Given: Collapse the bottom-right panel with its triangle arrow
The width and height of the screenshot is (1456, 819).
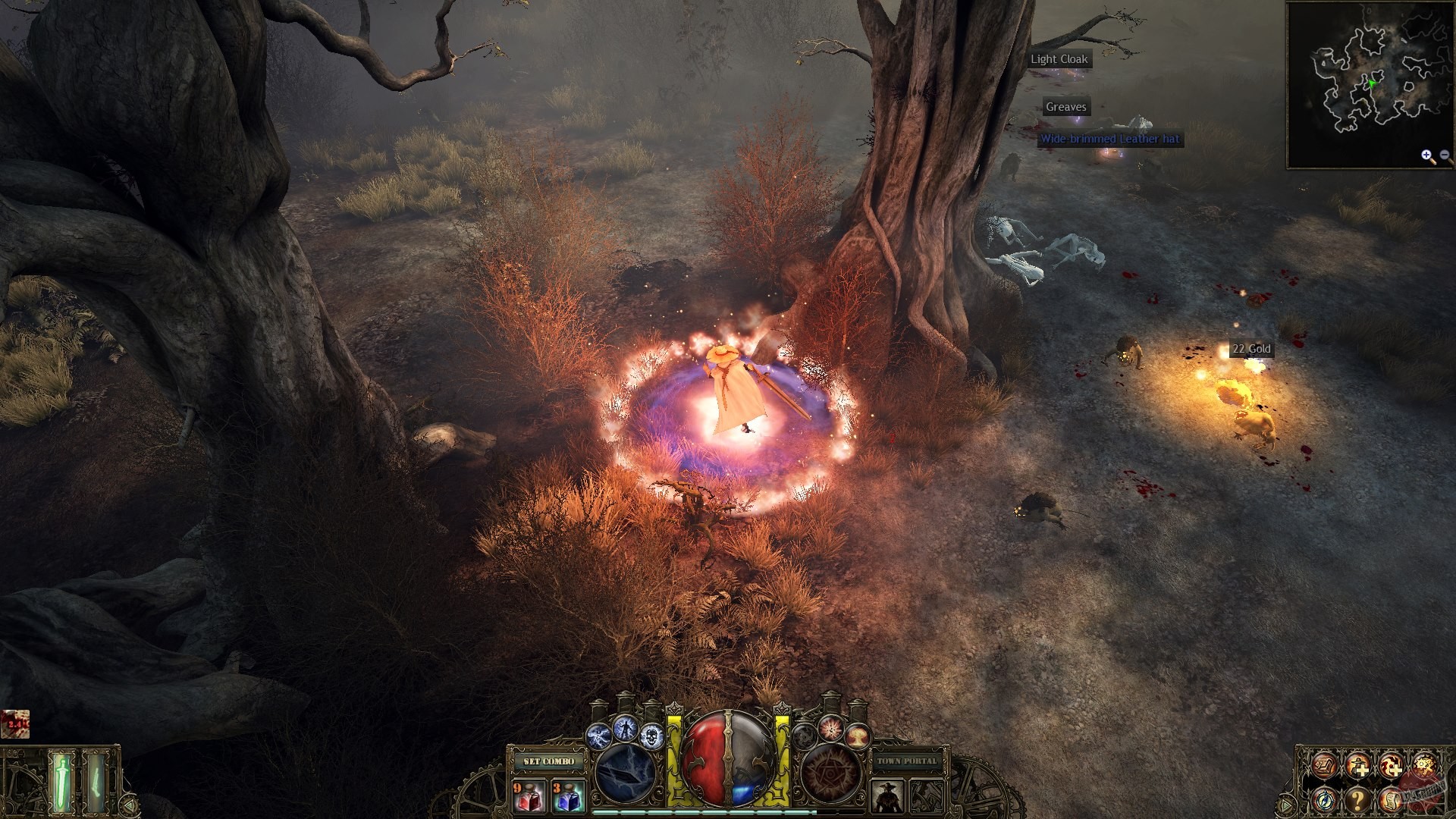Looking at the screenshot, I should (x=1285, y=805).
